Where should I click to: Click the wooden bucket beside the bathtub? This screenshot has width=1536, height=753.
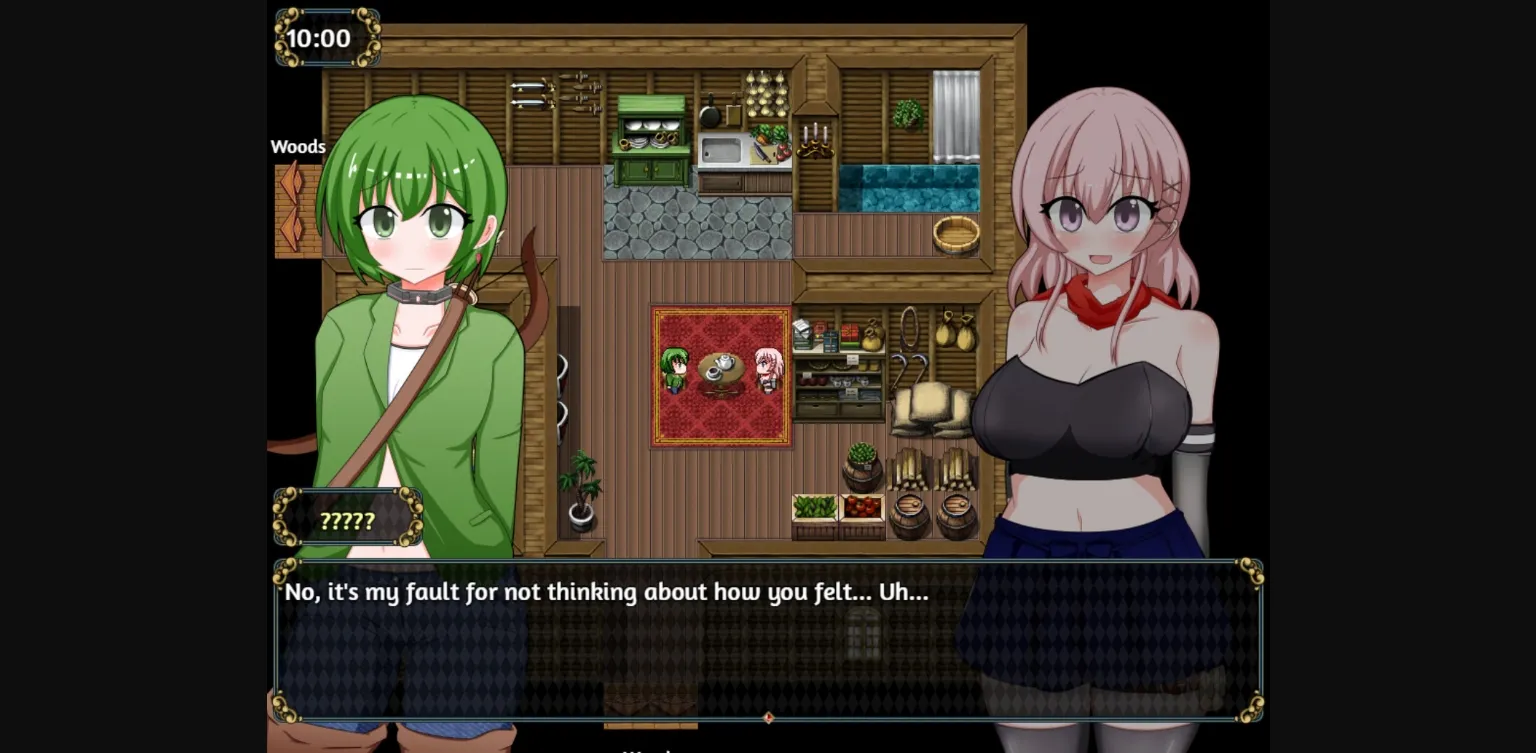pyautogui.click(x=956, y=234)
